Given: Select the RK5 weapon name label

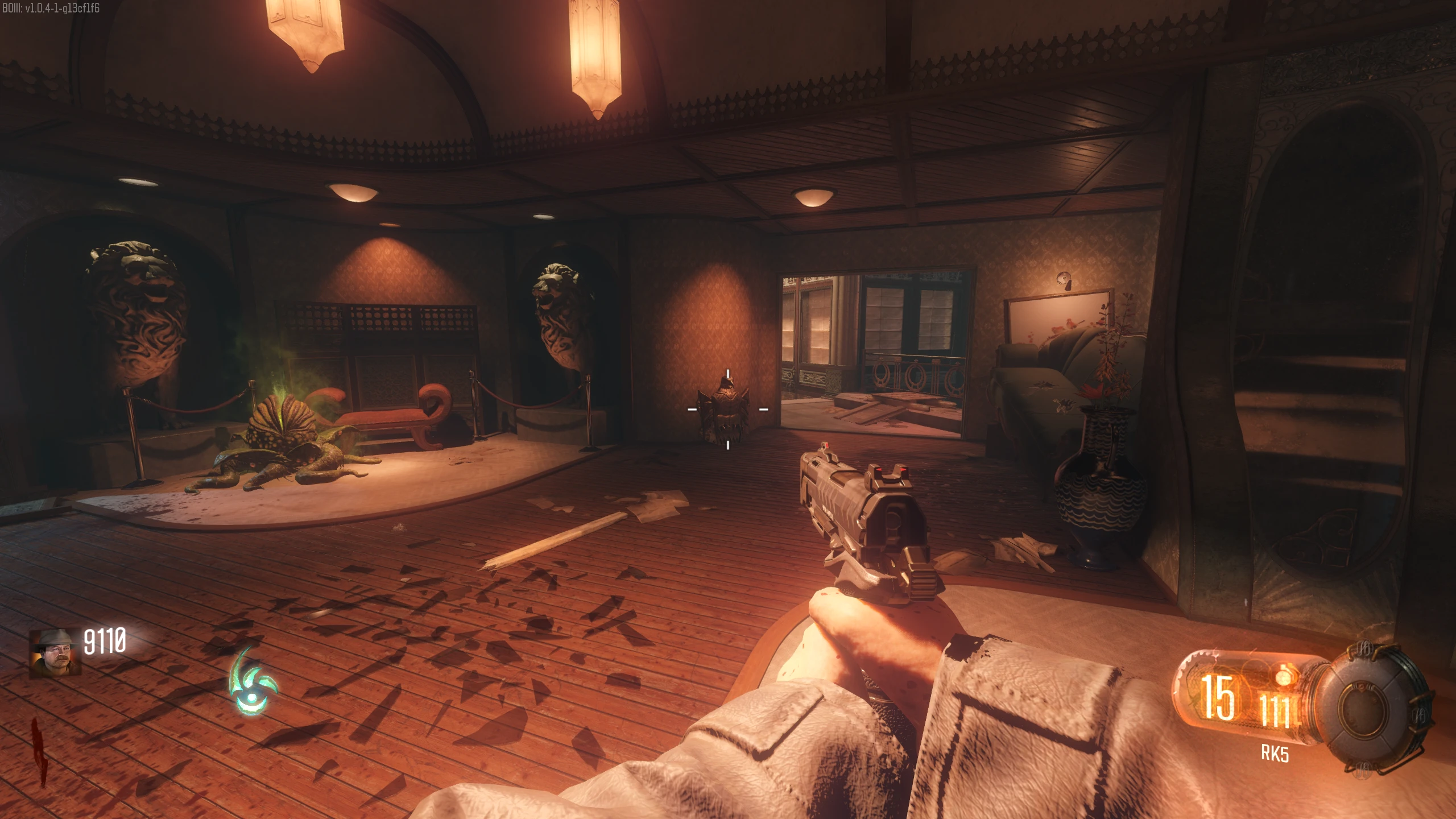Looking at the screenshot, I should point(1275,754).
